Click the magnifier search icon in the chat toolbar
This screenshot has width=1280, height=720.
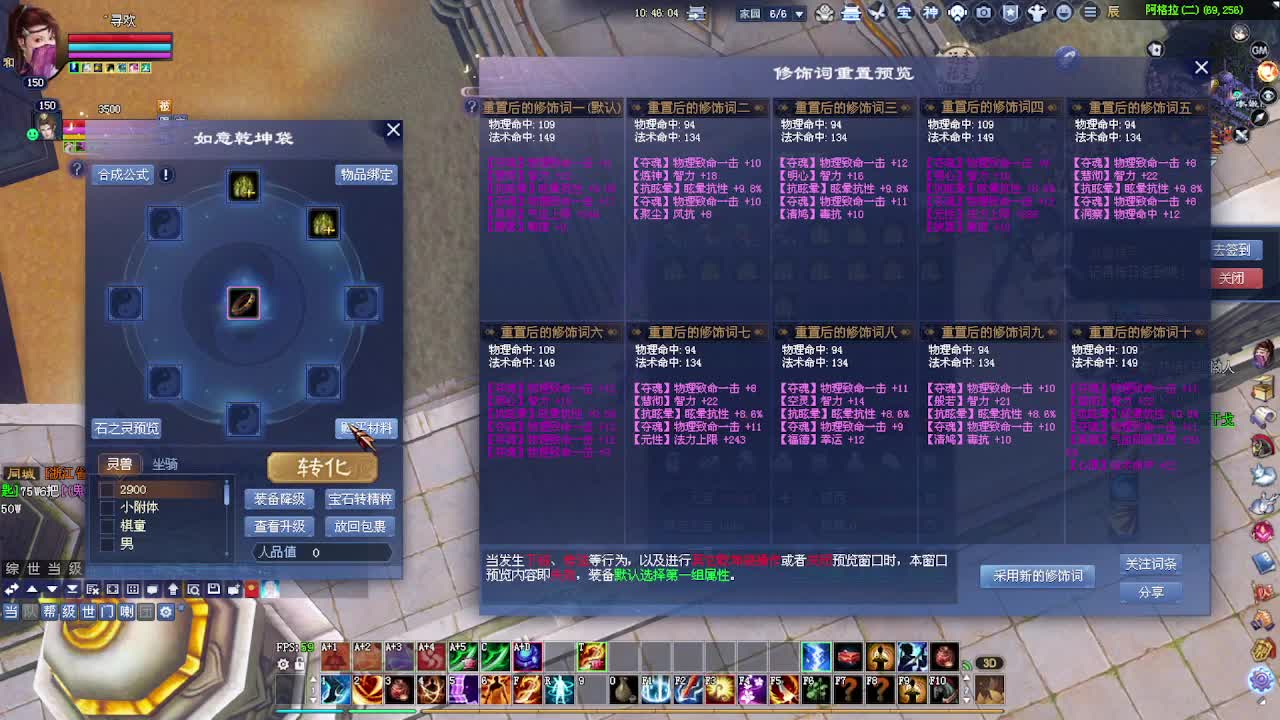(x=195, y=589)
